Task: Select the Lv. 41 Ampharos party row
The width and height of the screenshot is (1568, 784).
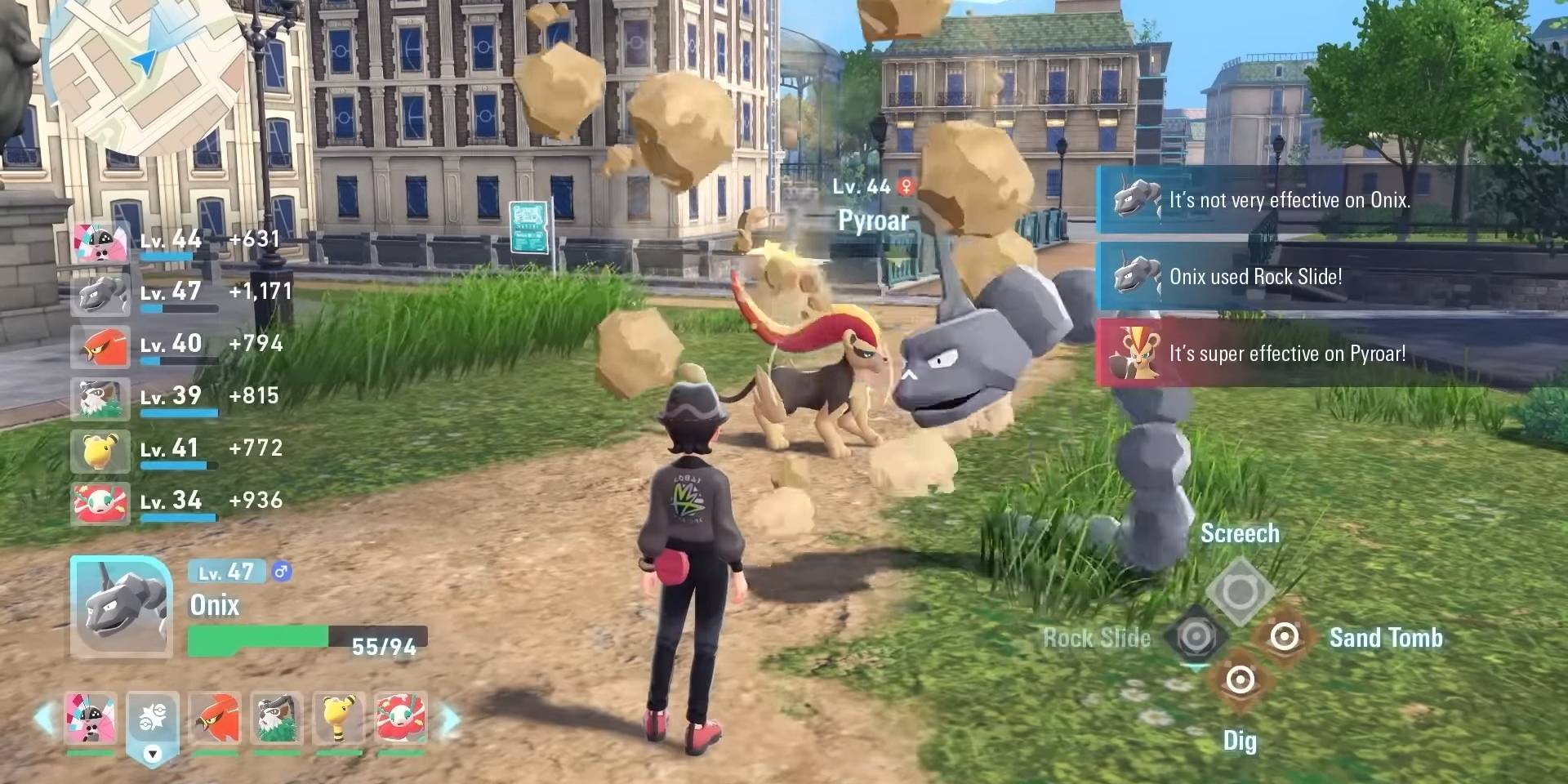Action: coord(181,450)
